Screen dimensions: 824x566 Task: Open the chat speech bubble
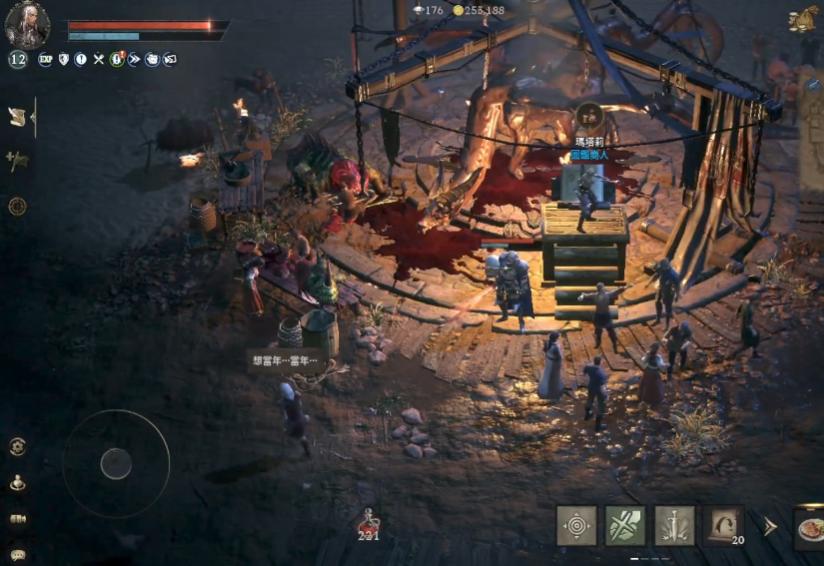click(17, 553)
